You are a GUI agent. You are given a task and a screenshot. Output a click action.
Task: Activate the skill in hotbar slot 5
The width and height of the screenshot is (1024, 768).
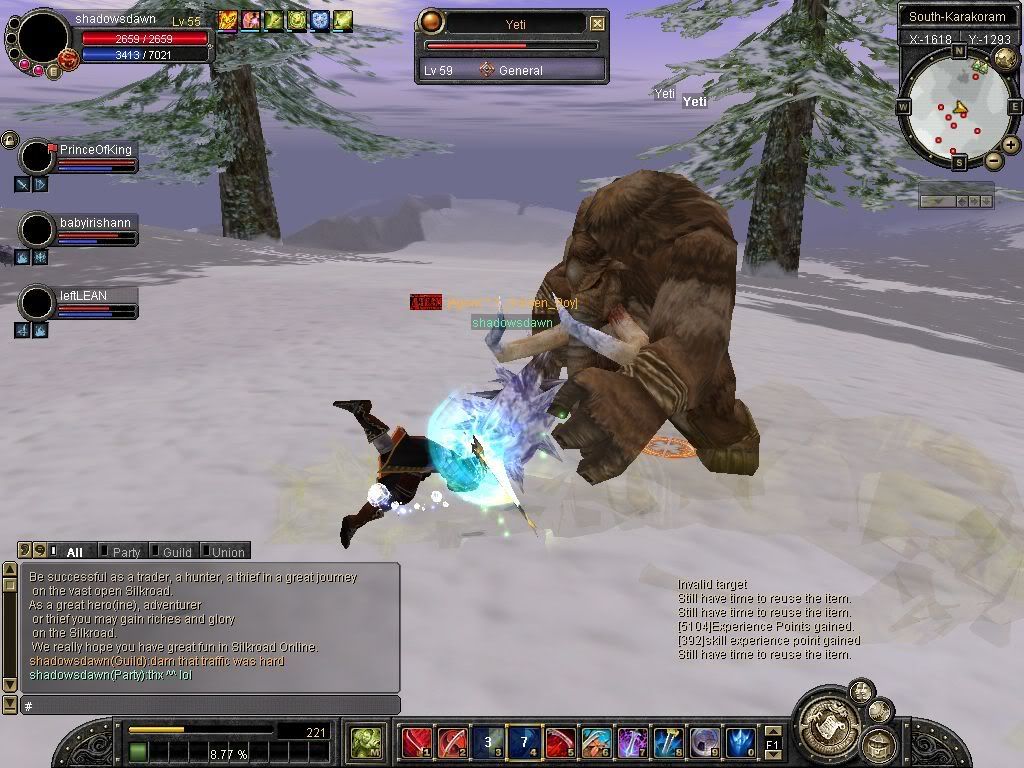coord(560,741)
